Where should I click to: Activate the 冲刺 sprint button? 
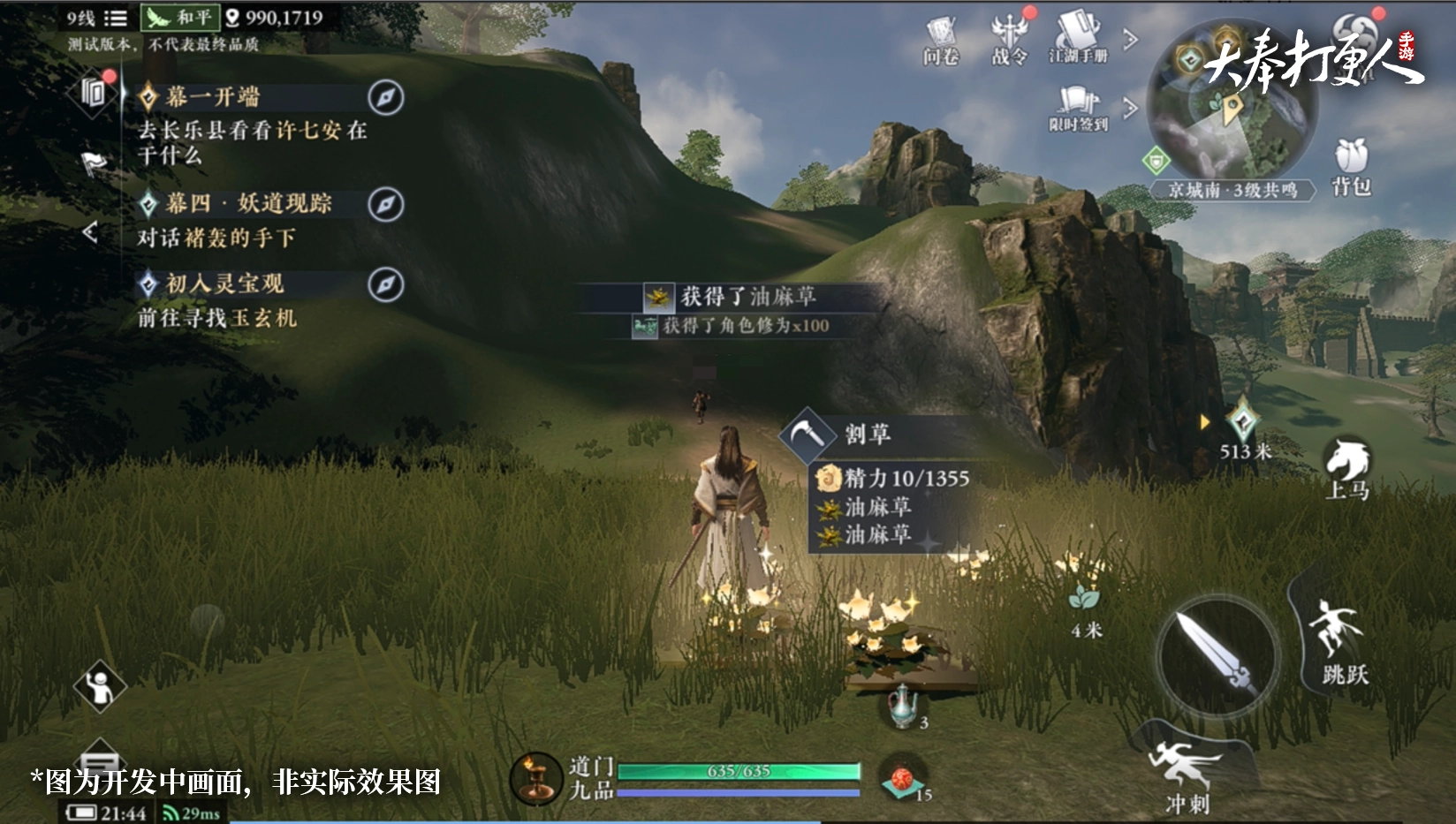pos(1188,773)
